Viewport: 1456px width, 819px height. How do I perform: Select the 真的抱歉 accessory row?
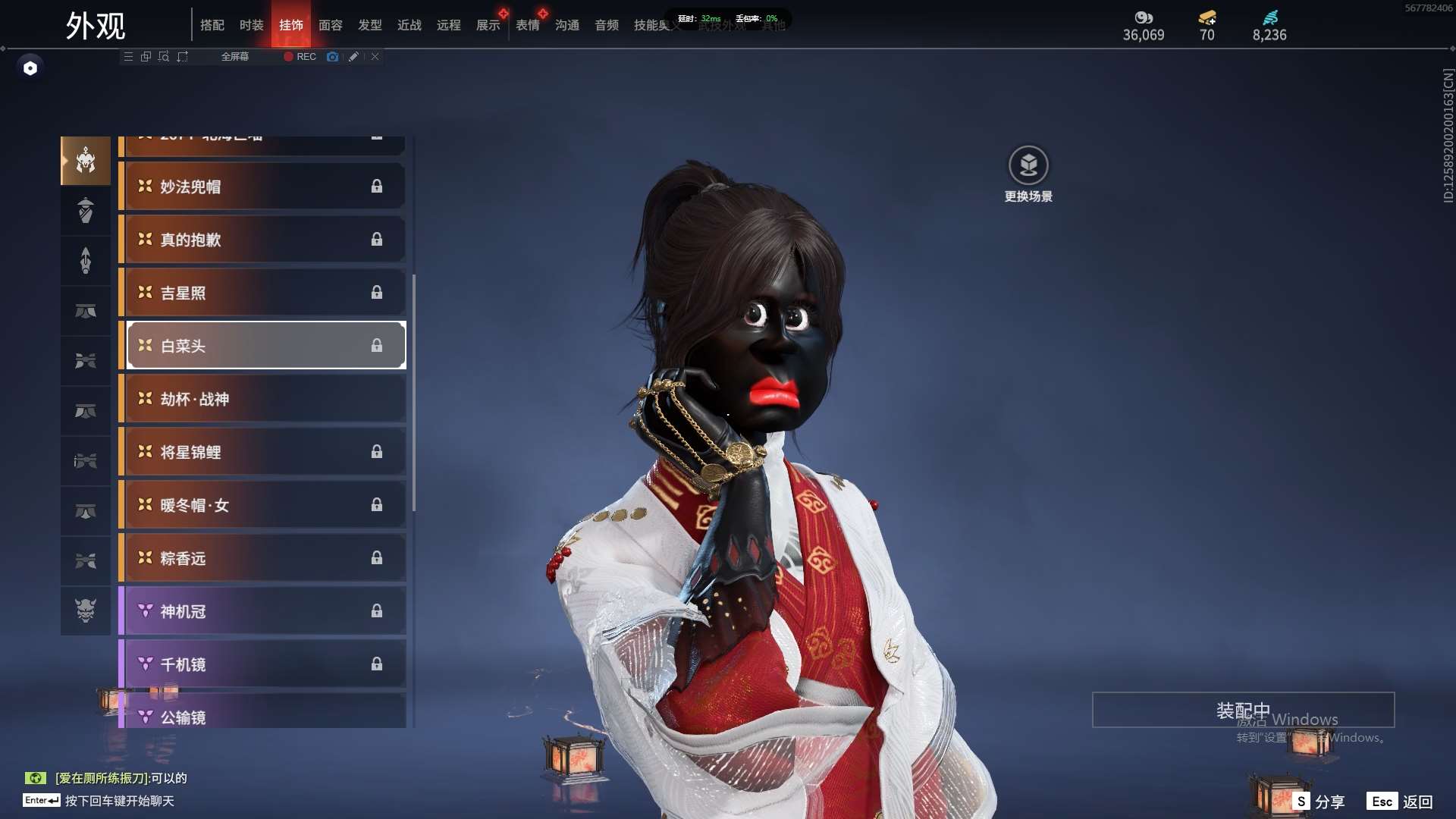(262, 240)
